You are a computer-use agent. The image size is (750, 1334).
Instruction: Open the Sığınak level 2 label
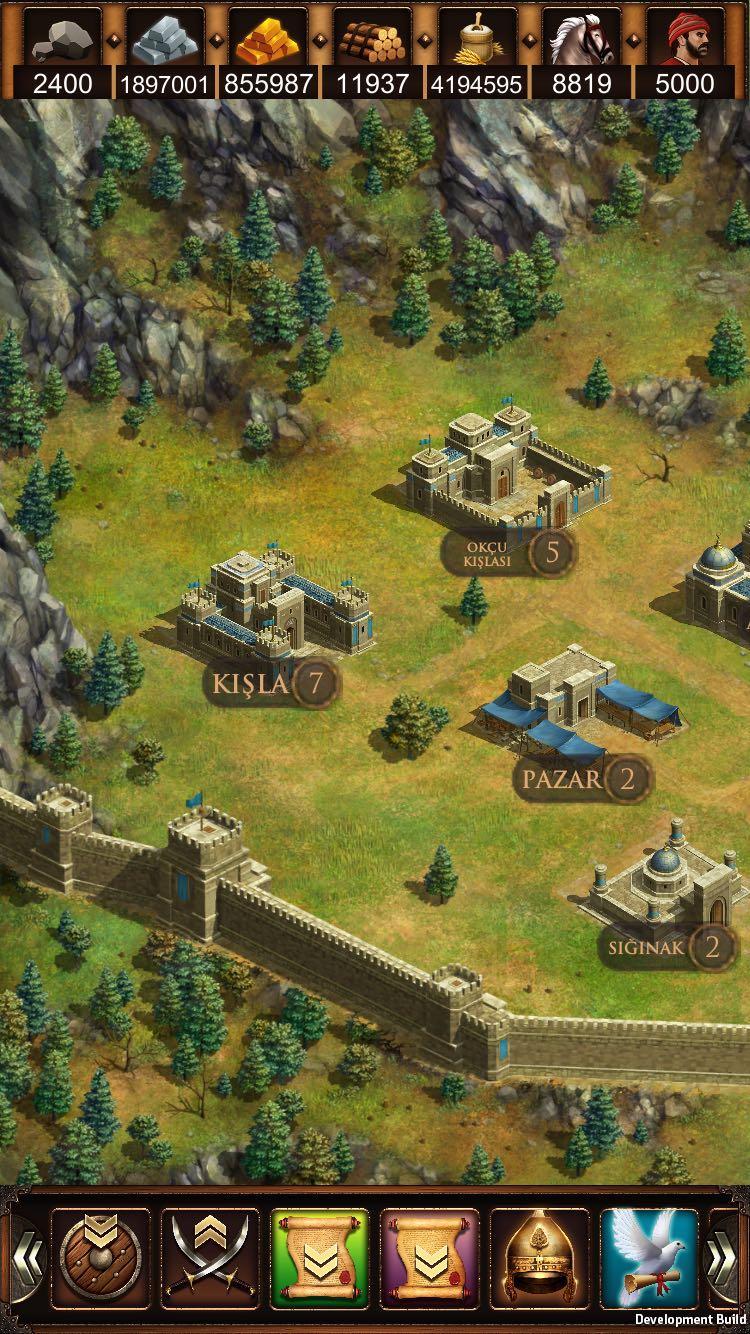[669, 946]
